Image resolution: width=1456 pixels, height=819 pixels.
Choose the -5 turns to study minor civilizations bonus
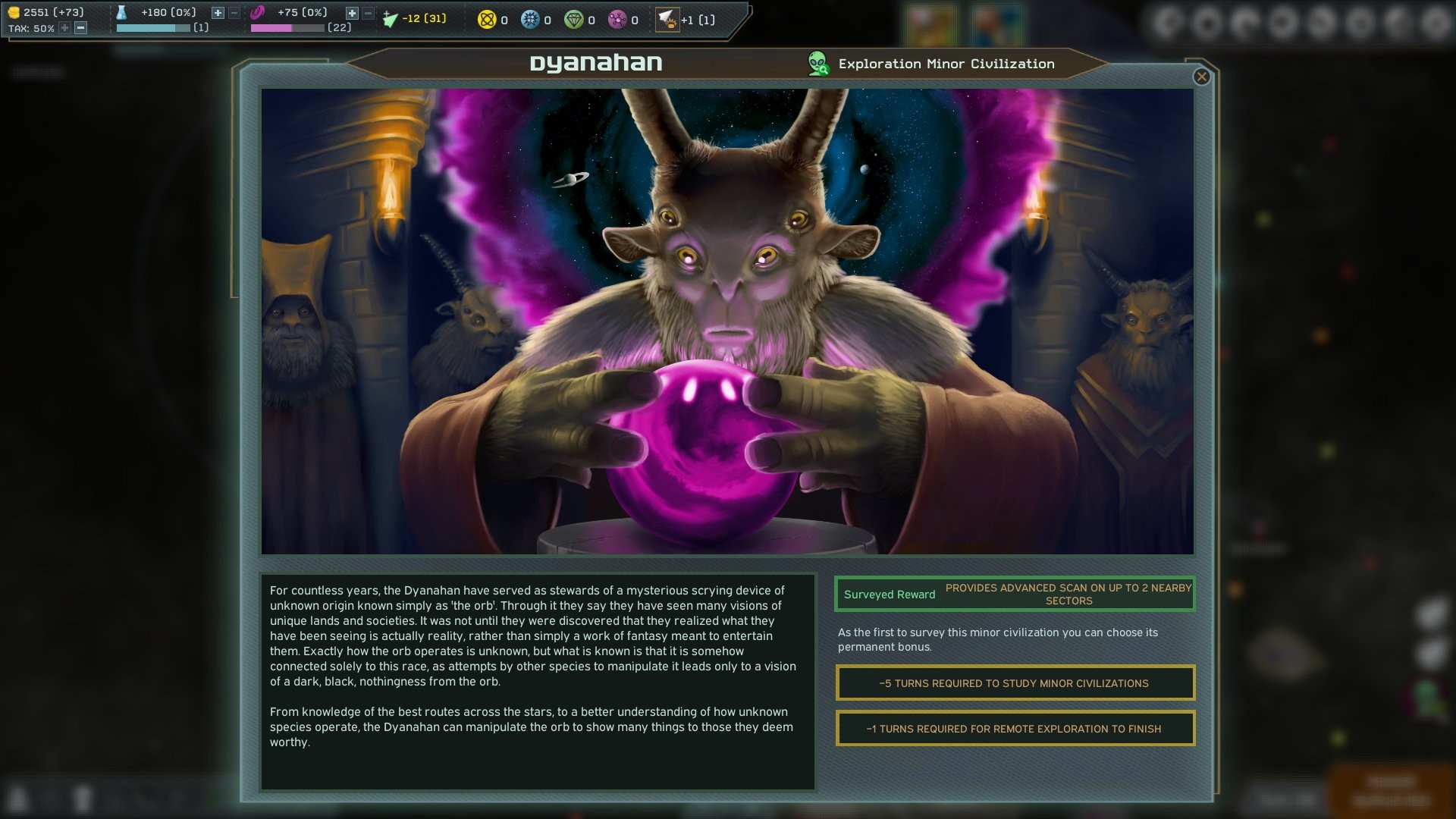(1014, 682)
